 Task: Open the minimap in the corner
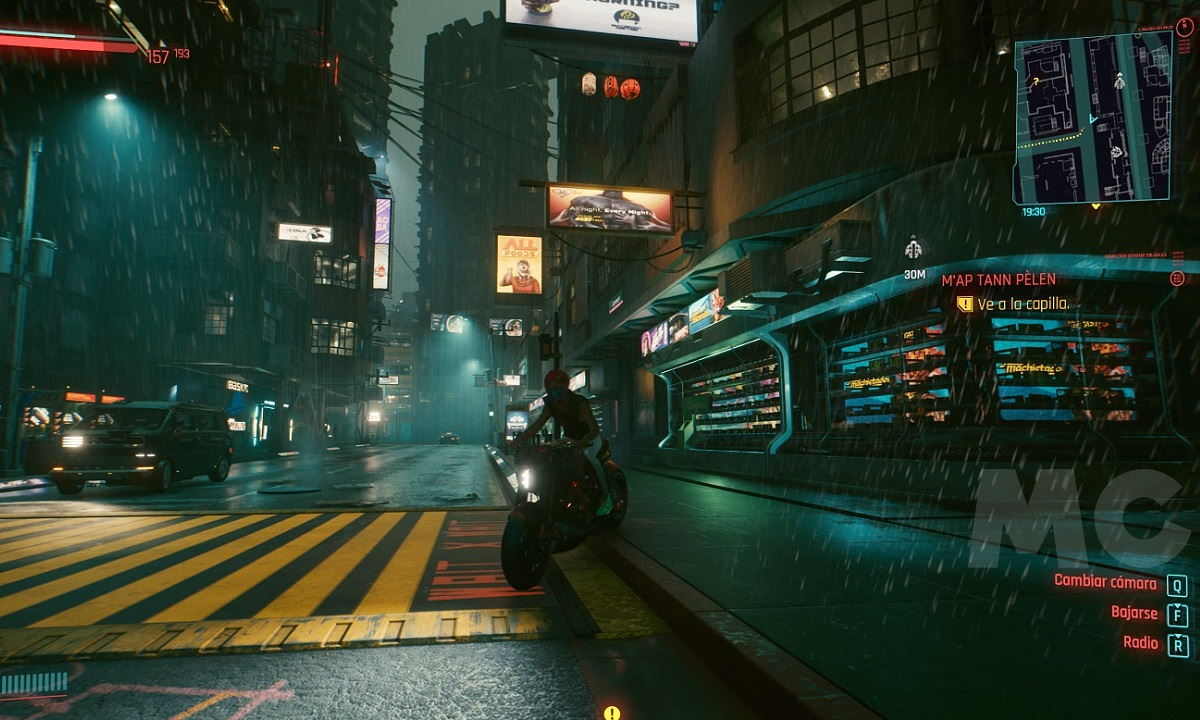point(1092,117)
